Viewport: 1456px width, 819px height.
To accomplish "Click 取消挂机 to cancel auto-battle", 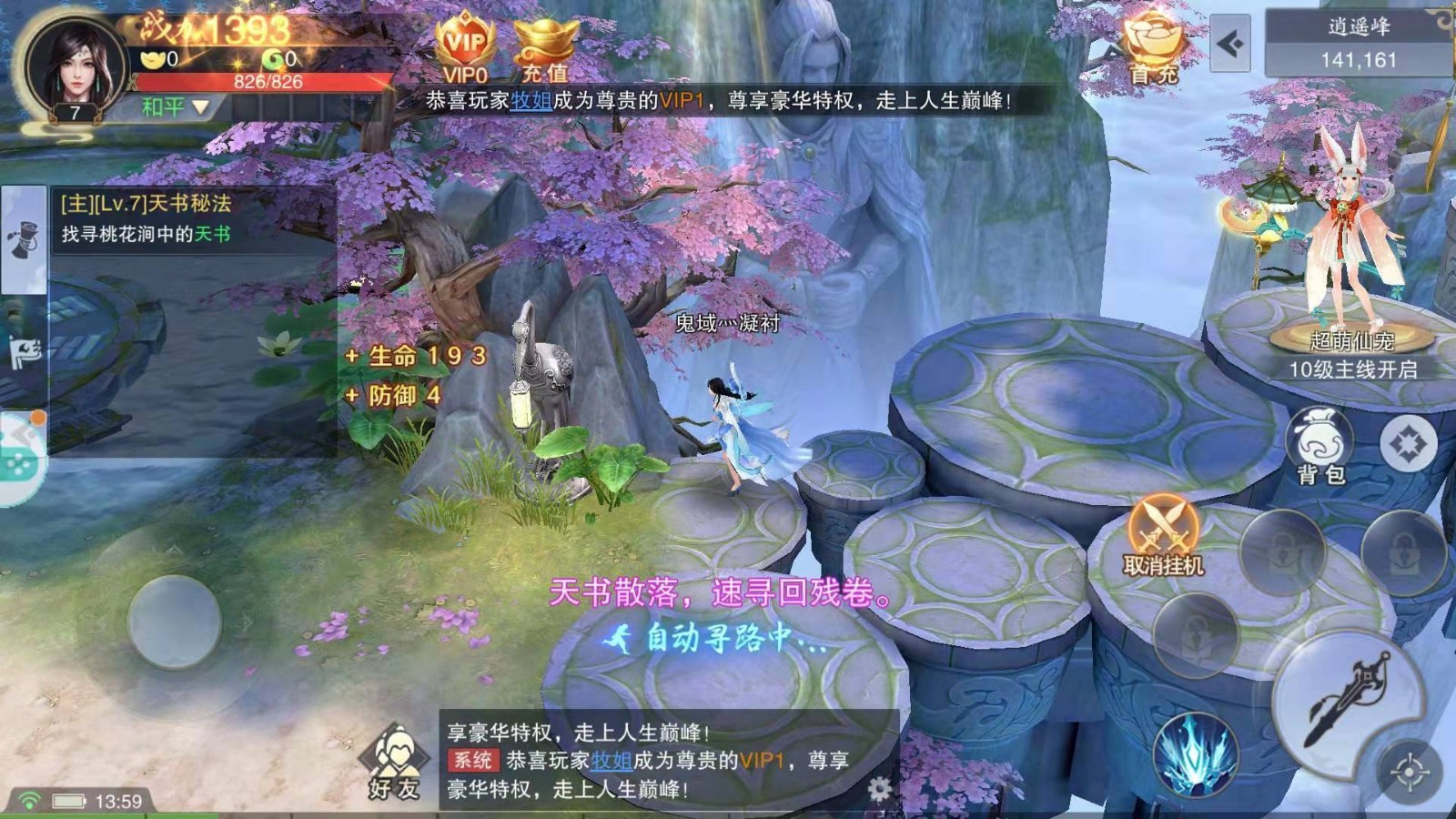I will pos(1163,535).
